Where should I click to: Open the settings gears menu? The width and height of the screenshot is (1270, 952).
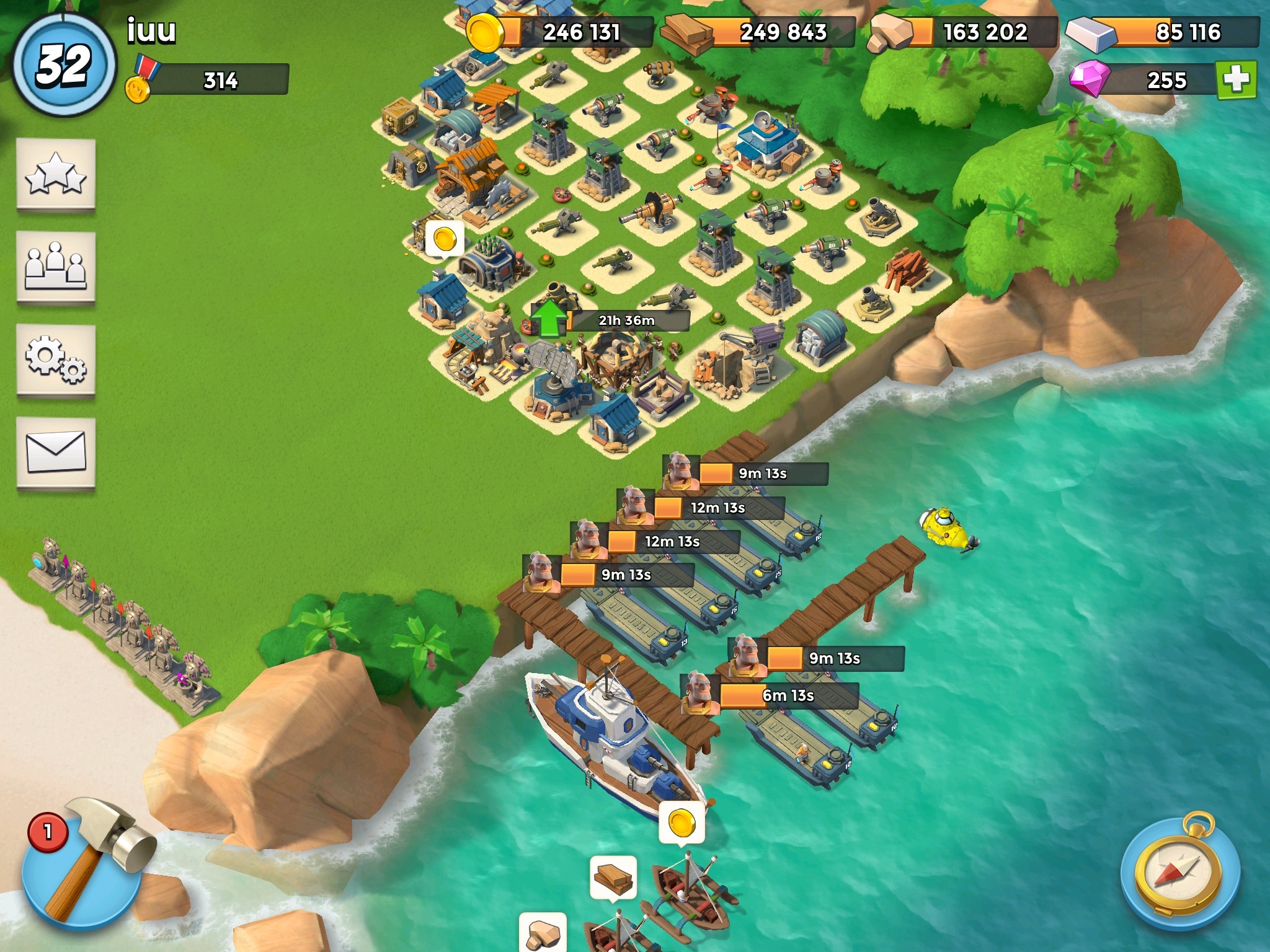56,359
